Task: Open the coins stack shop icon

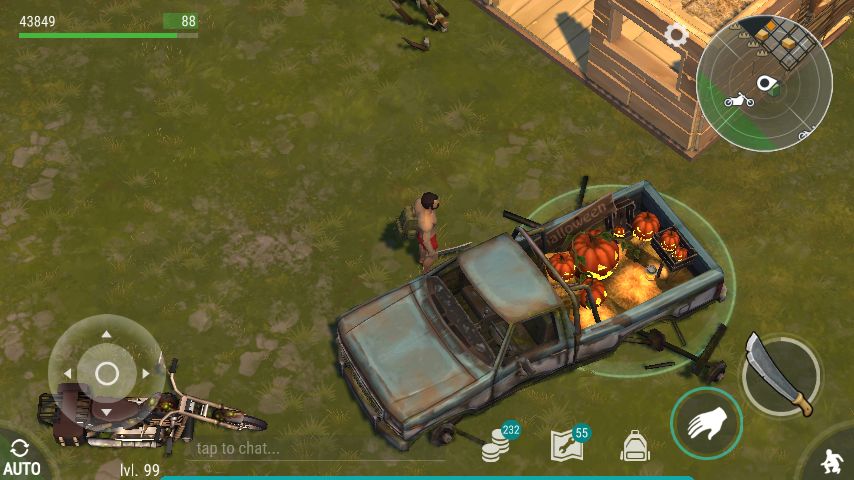Action: coord(496,447)
